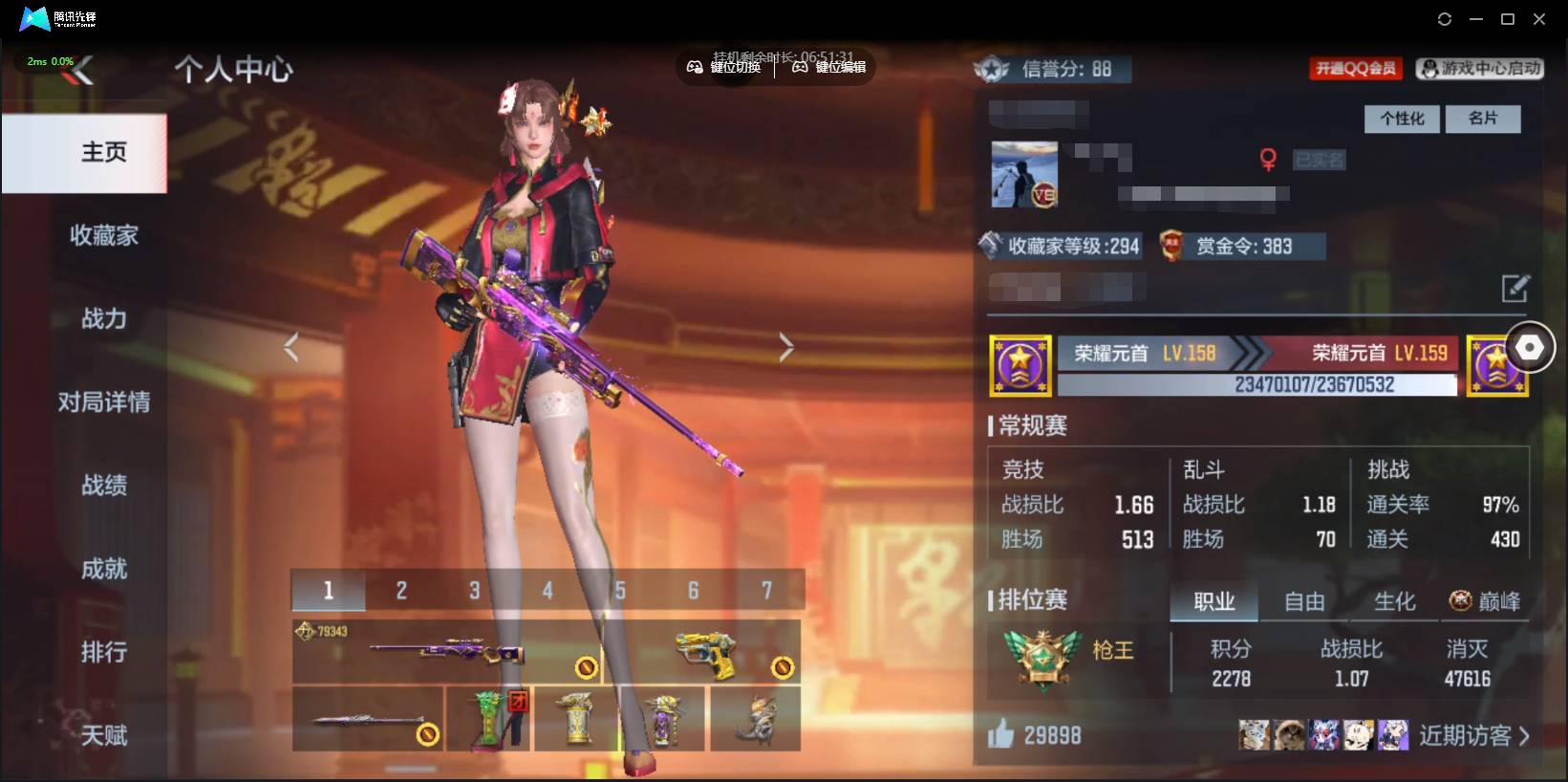Give a like with the thumbs-up icon
The image size is (1568, 782).
click(1002, 734)
